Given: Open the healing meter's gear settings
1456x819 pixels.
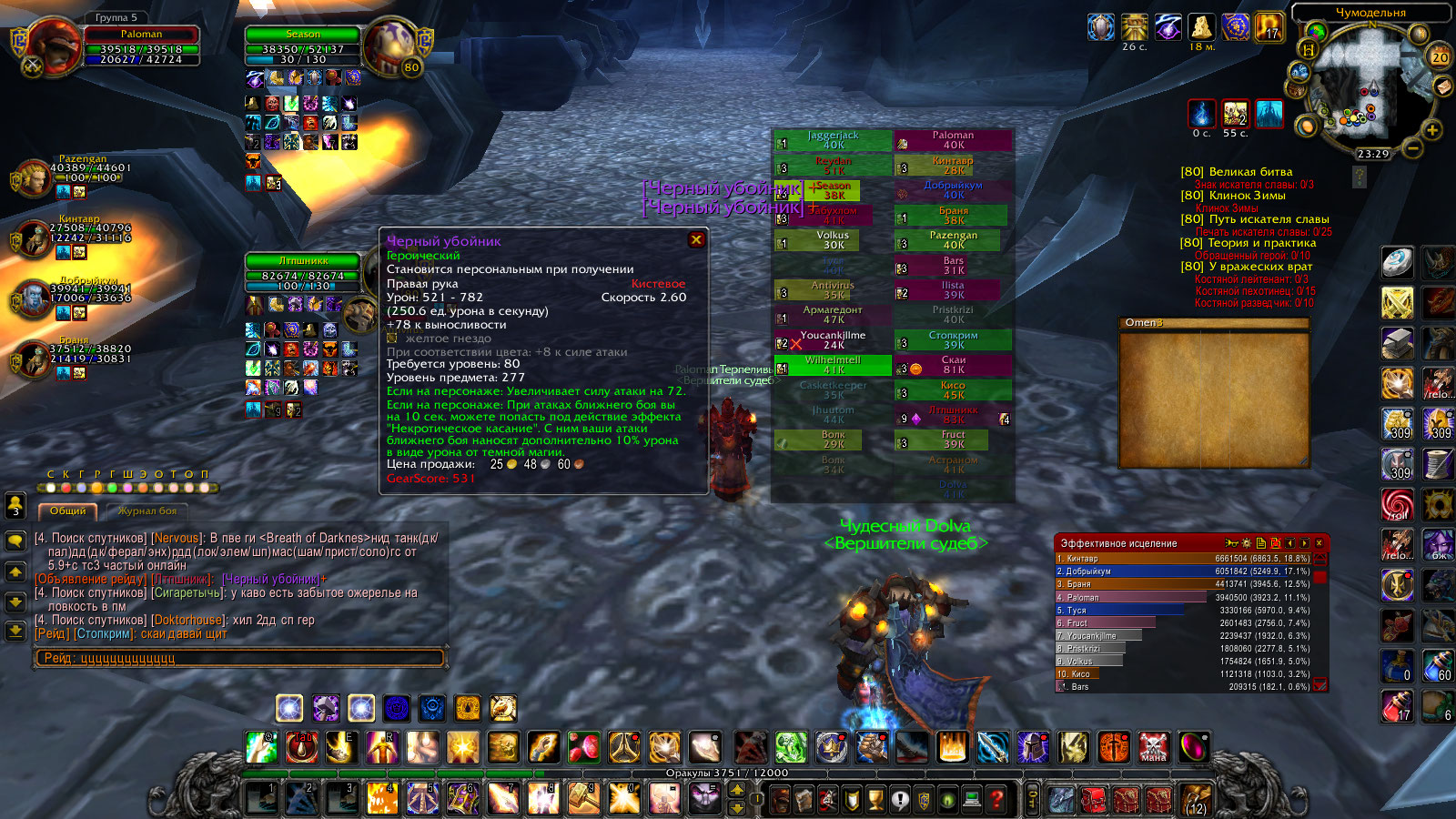Looking at the screenshot, I should point(1247,543).
